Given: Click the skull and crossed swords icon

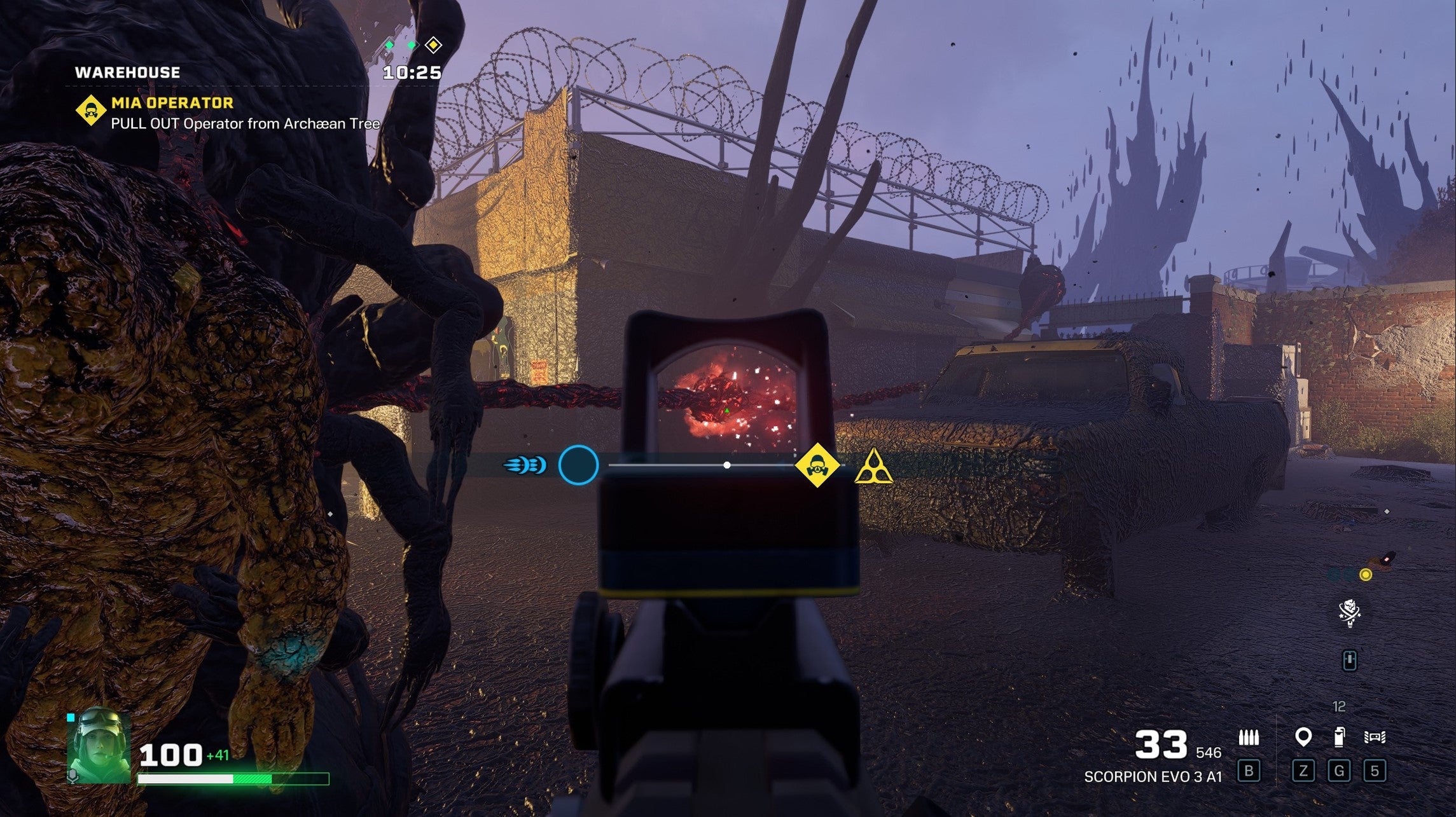Looking at the screenshot, I should click(x=1350, y=614).
